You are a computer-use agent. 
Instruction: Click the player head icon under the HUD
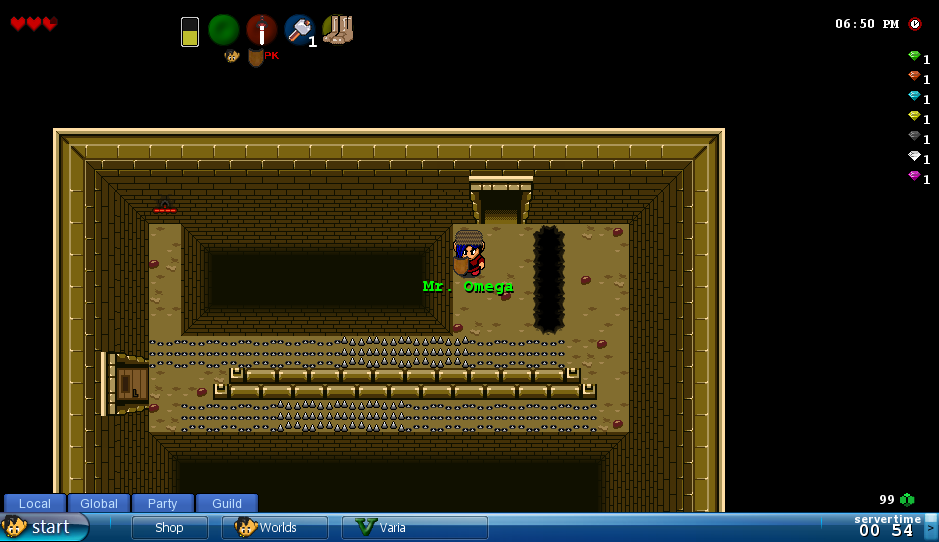pyautogui.click(x=232, y=56)
